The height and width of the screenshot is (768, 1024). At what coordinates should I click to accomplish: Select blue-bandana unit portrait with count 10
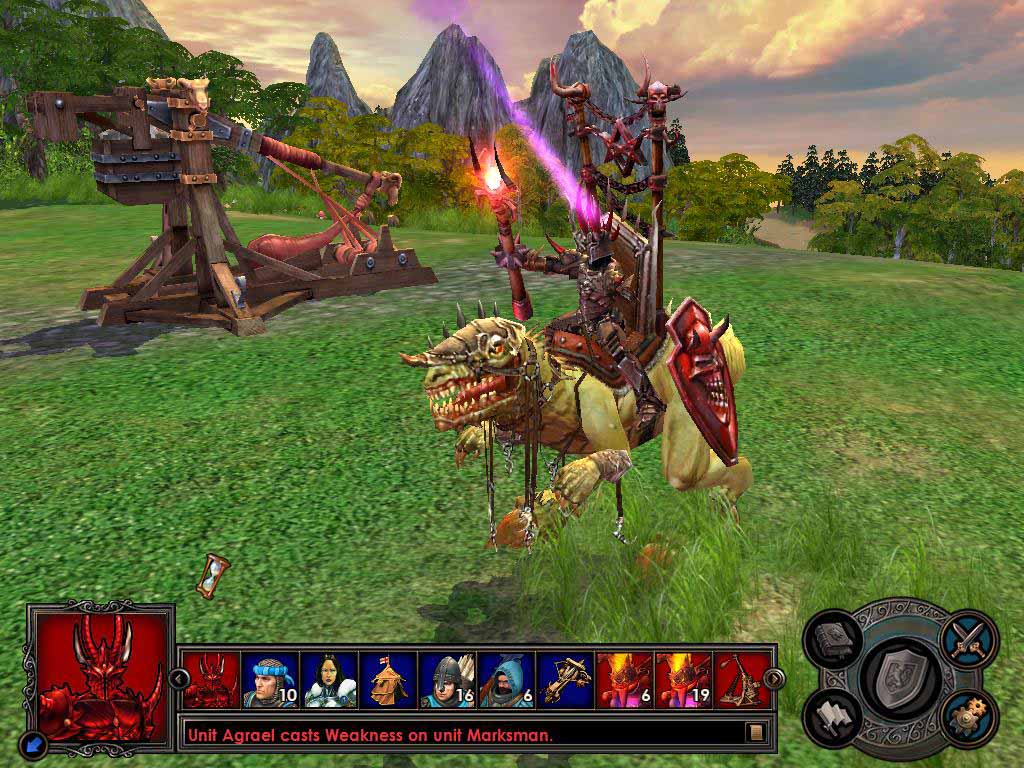(x=271, y=680)
